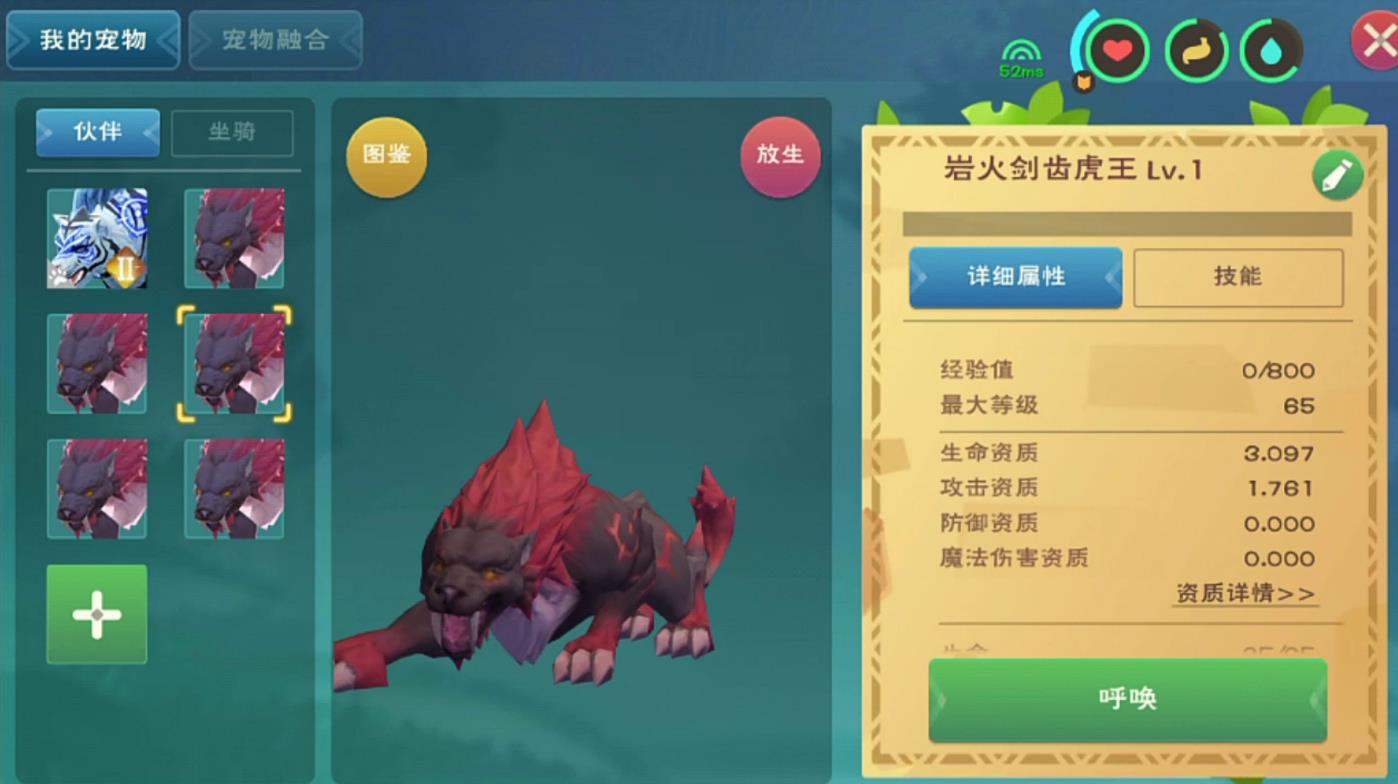The width and height of the screenshot is (1398, 784).
Task: Select the blue-white tiger pet portrait
Action: tap(97, 239)
